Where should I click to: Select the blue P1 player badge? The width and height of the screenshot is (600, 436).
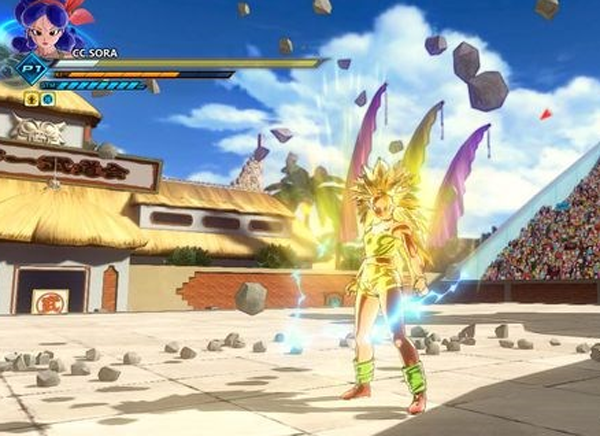31,70
